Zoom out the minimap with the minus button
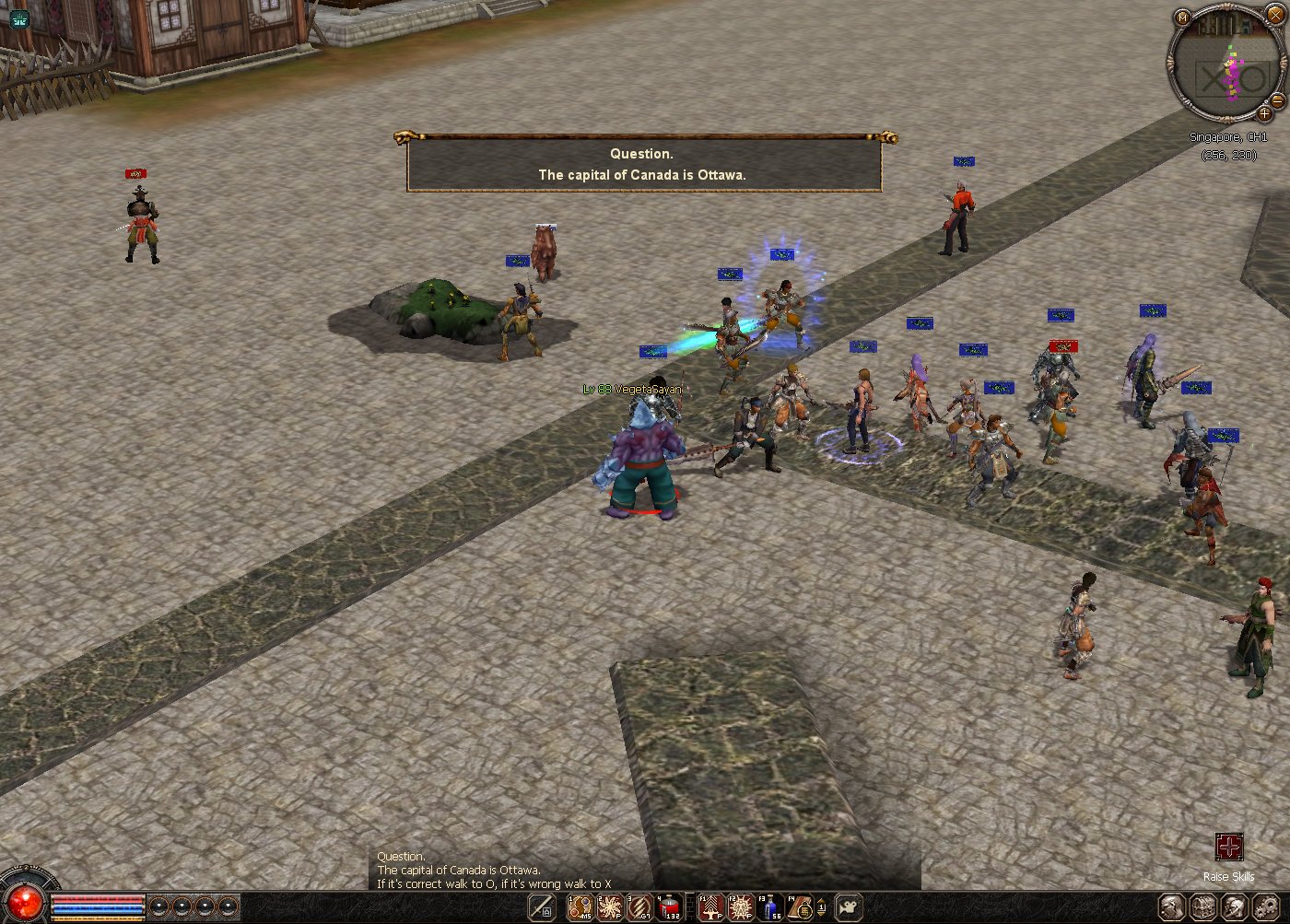 [x=1277, y=99]
